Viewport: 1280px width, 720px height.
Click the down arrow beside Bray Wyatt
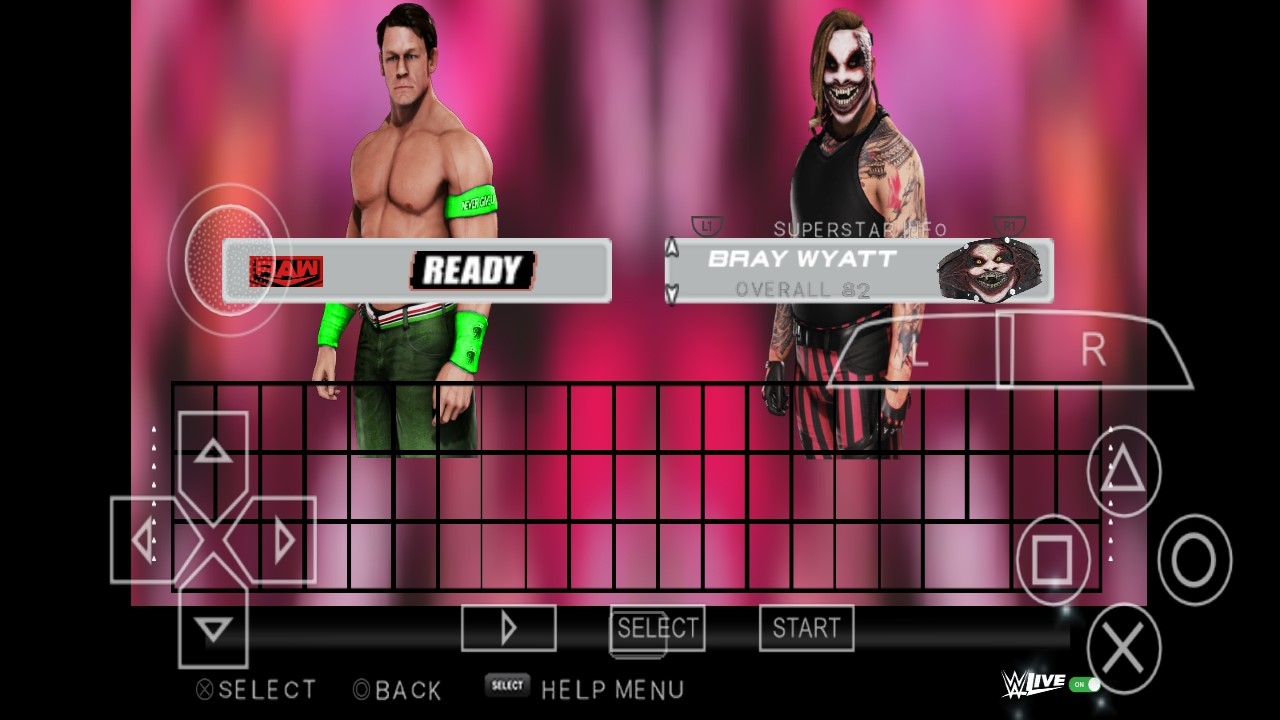[x=672, y=293]
